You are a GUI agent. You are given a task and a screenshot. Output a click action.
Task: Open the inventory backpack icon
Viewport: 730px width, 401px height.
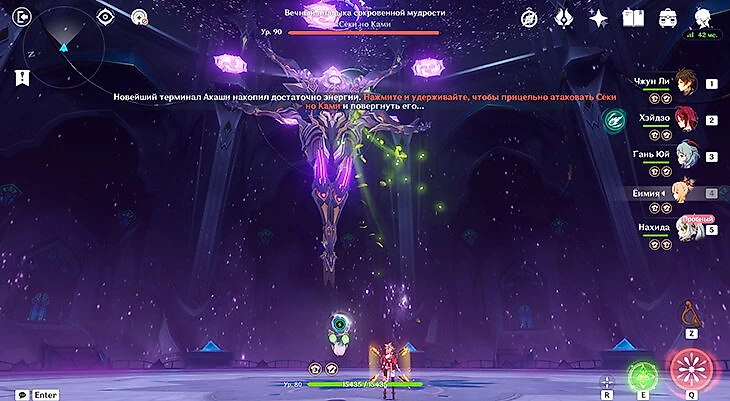pos(667,18)
